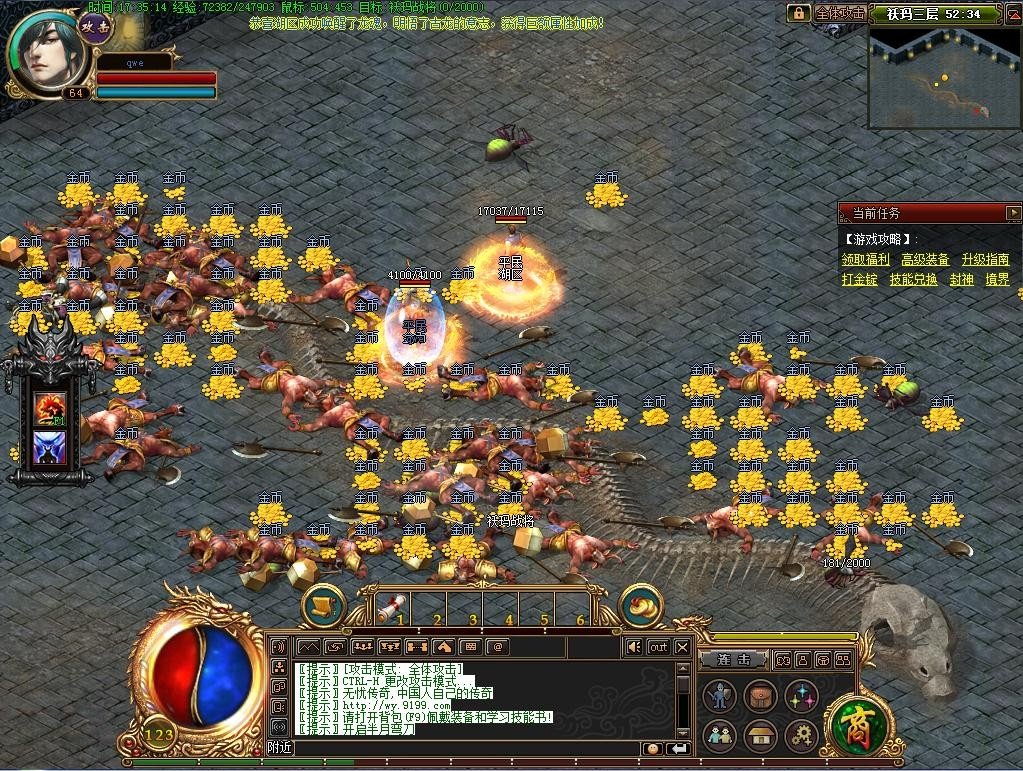Close the chat box with the X
This screenshot has height=771, width=1023.
coord(682,647)
